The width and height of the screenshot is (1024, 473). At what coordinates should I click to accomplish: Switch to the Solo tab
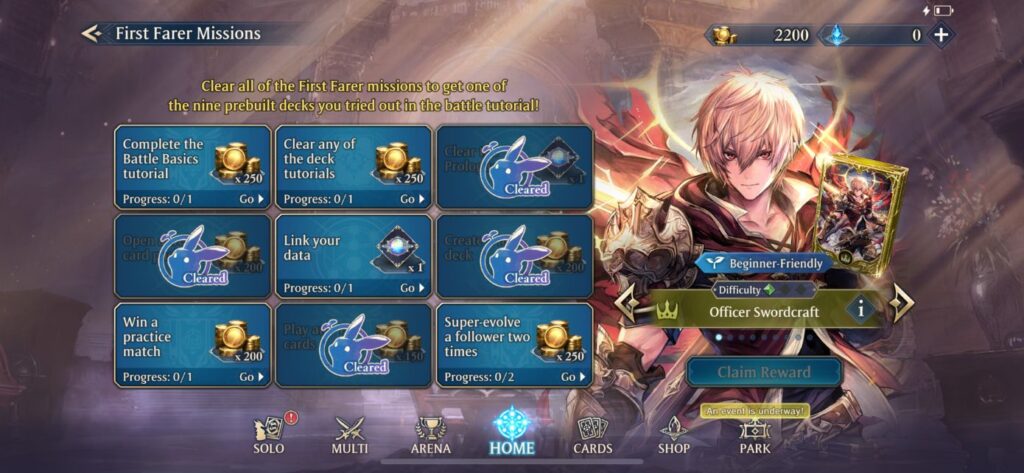[x=269, y=437]
